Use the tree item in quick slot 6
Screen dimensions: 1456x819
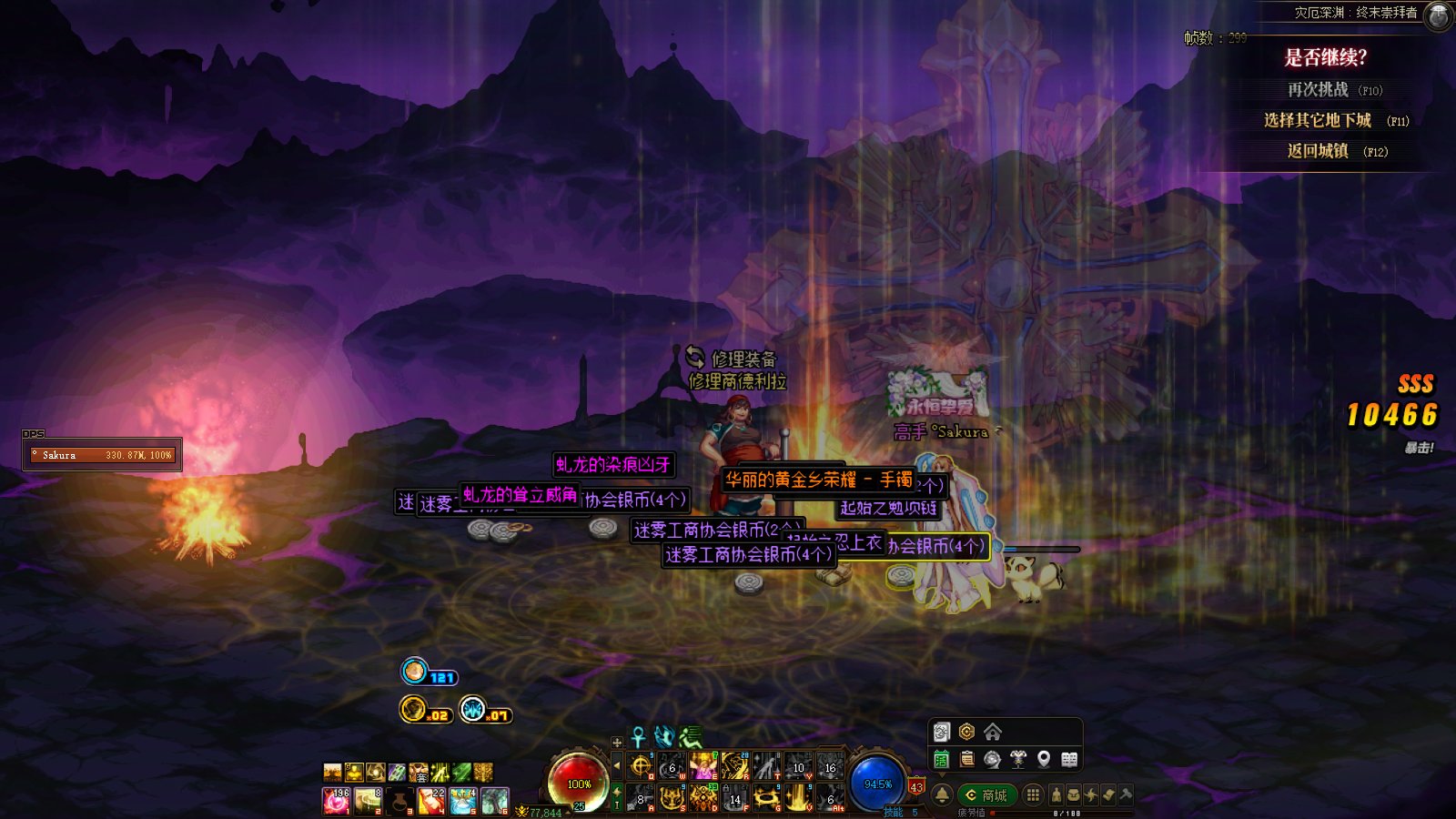click(x=495, y=801)
